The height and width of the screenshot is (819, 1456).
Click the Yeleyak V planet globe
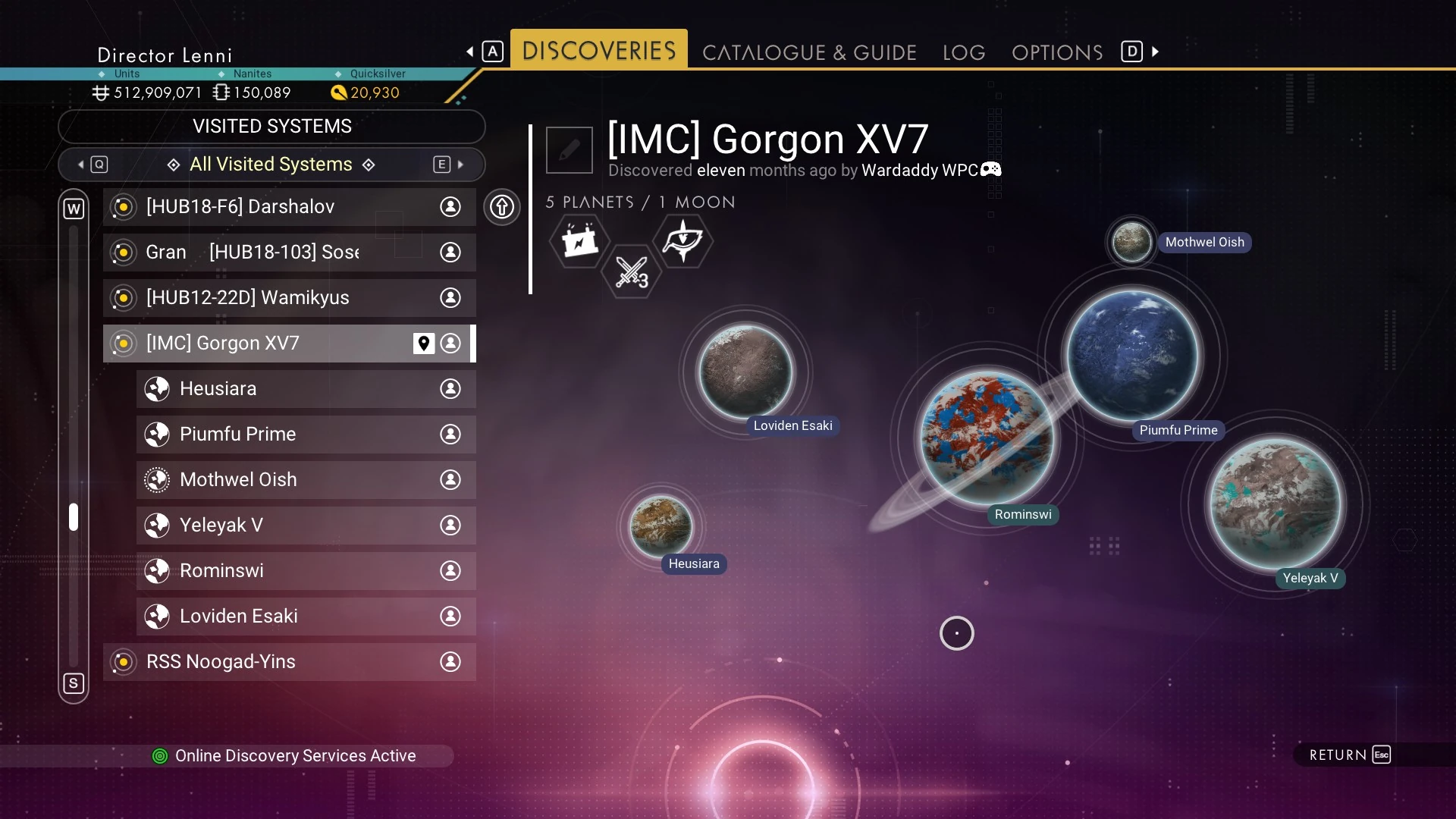point(1276,504)
